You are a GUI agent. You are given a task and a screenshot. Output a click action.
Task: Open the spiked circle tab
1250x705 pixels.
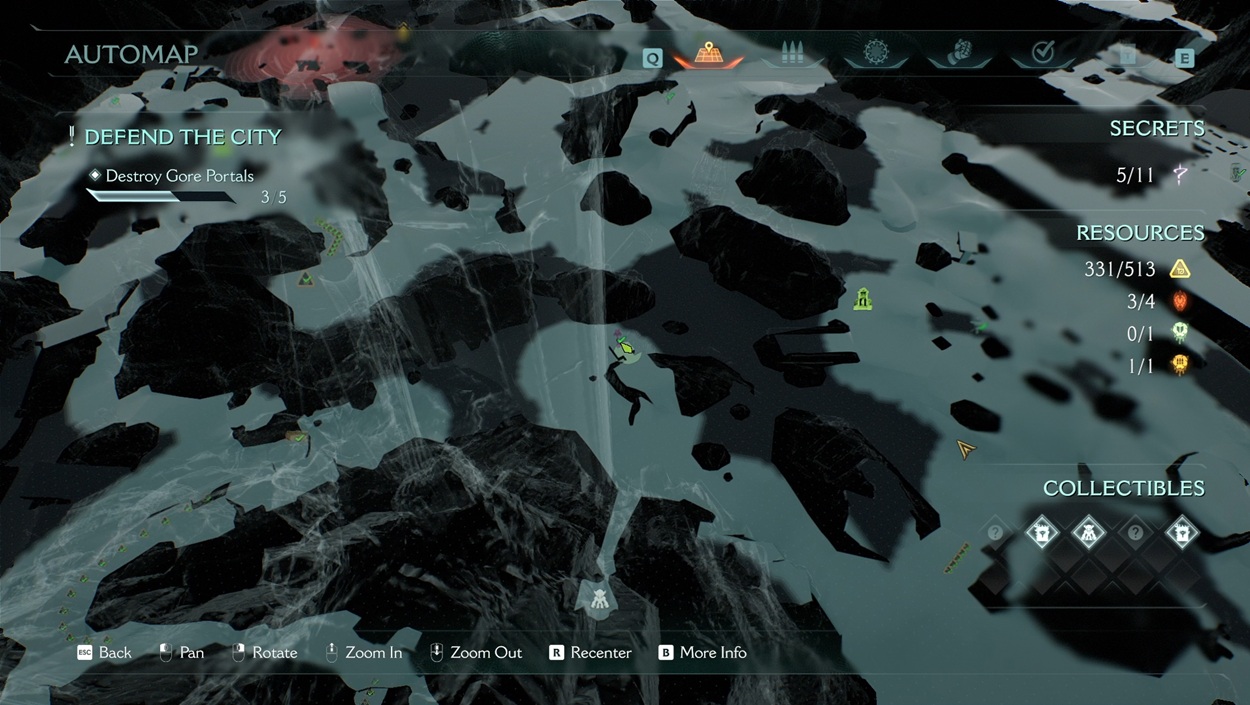[x=876, y=53]
